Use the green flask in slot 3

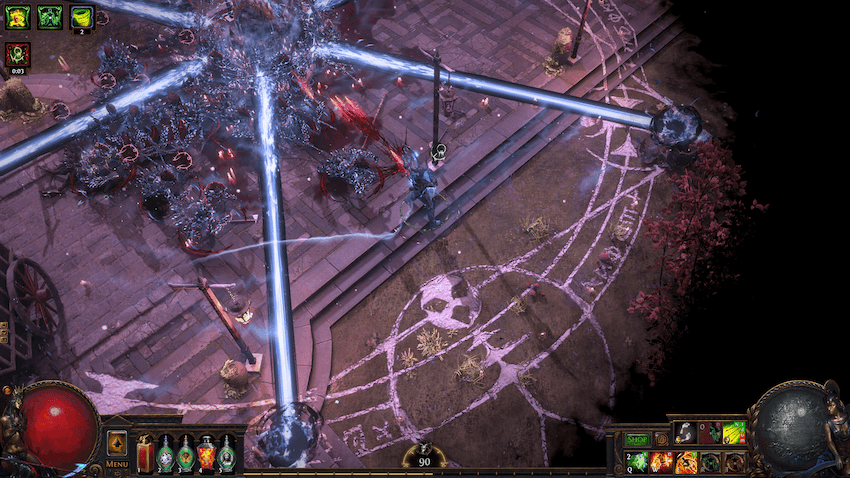click(186, 453)
